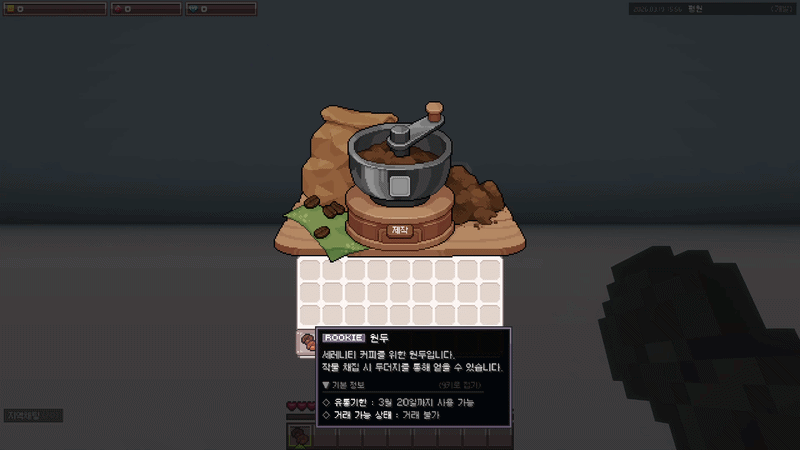Image resolution: width=800 pixels, height=450 pixels.
Task: Click the 제작 craft button on the grinder
Action: (x=401, y=230)
